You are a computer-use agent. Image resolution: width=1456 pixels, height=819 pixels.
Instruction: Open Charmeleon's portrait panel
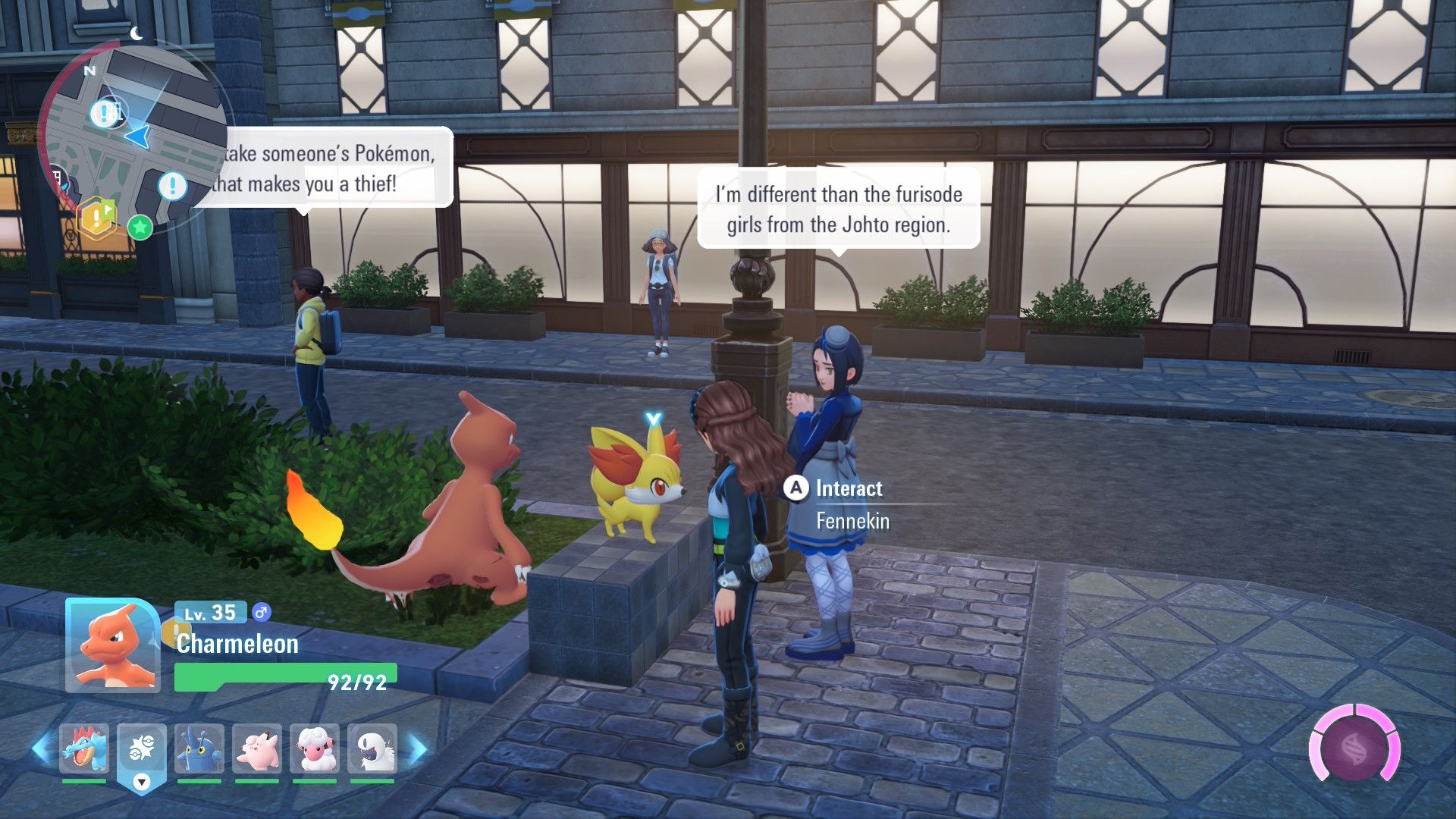113,645
